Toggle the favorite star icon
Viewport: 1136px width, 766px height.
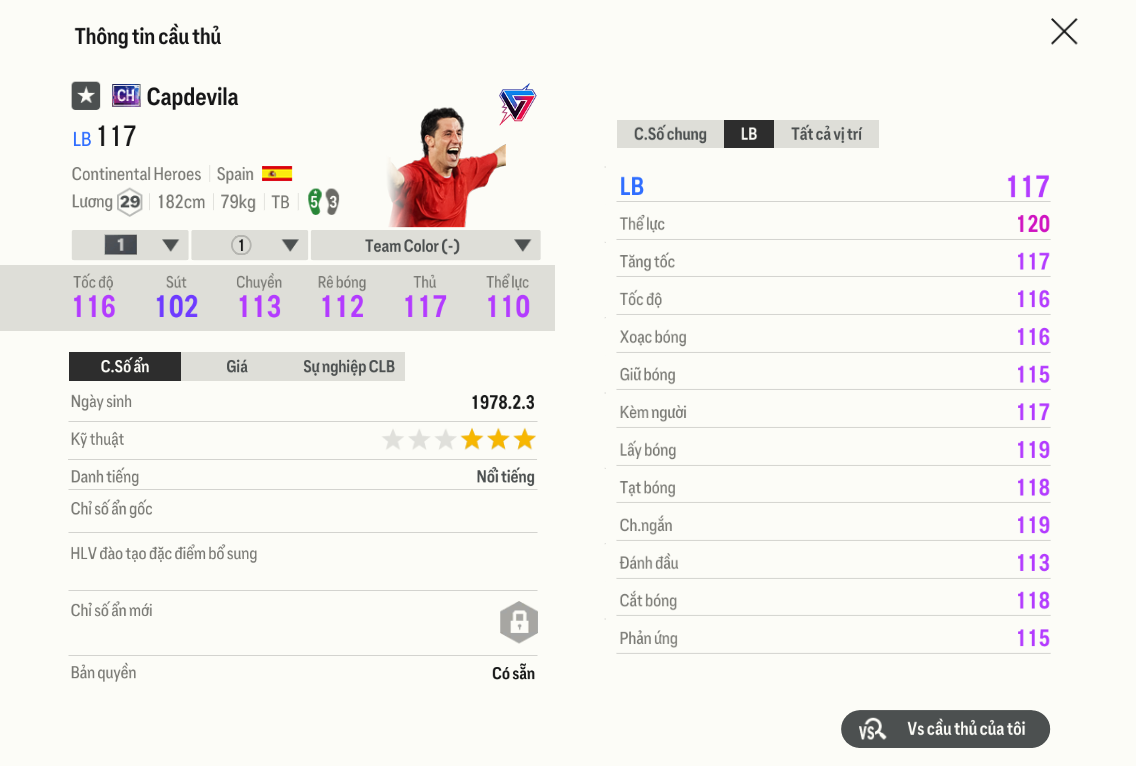click(86, 96)
